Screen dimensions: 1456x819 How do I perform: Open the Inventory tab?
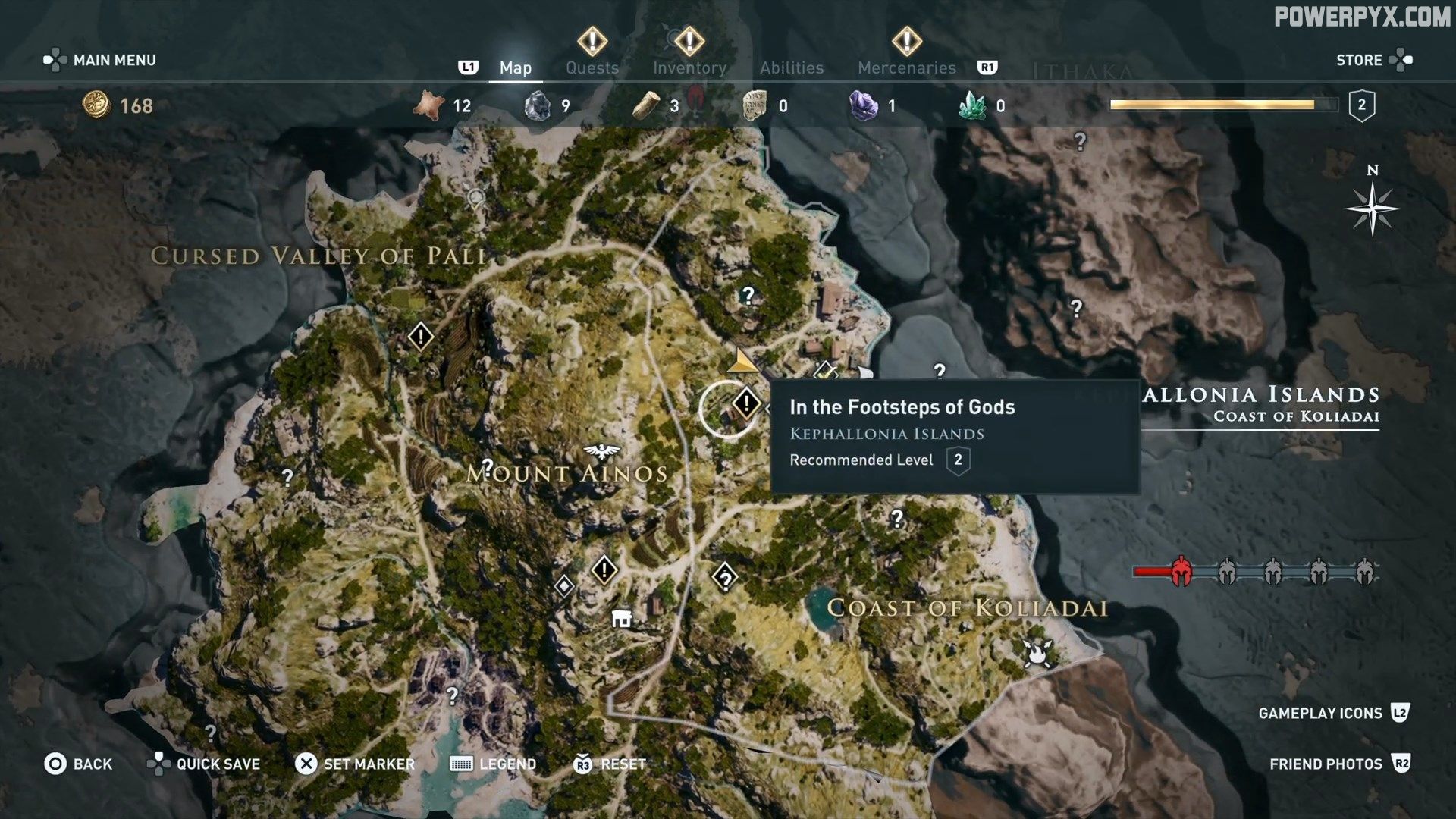pyautogui.click(x=689, y=67)
